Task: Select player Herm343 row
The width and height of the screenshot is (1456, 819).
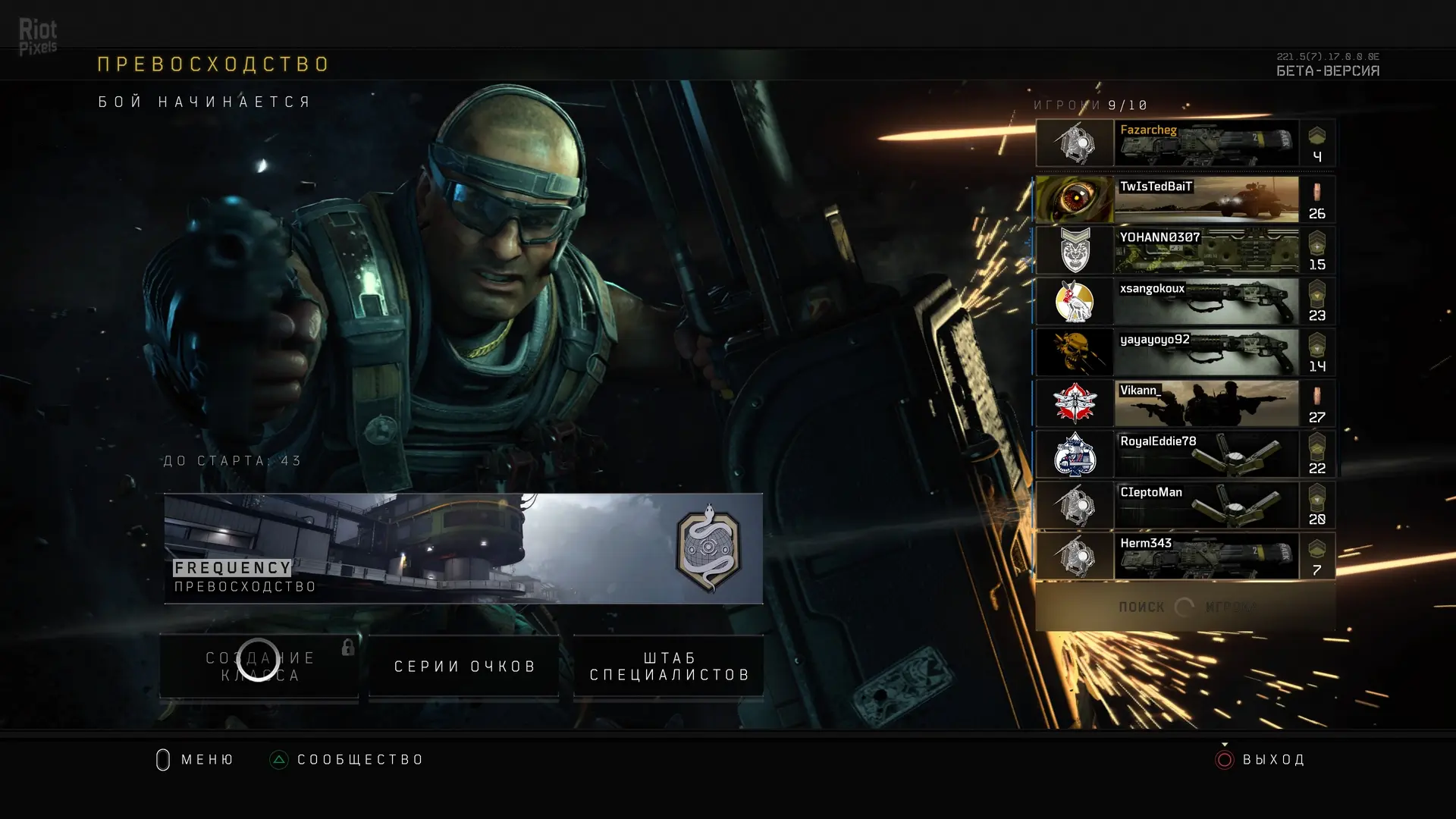Action: point(1185,556)
